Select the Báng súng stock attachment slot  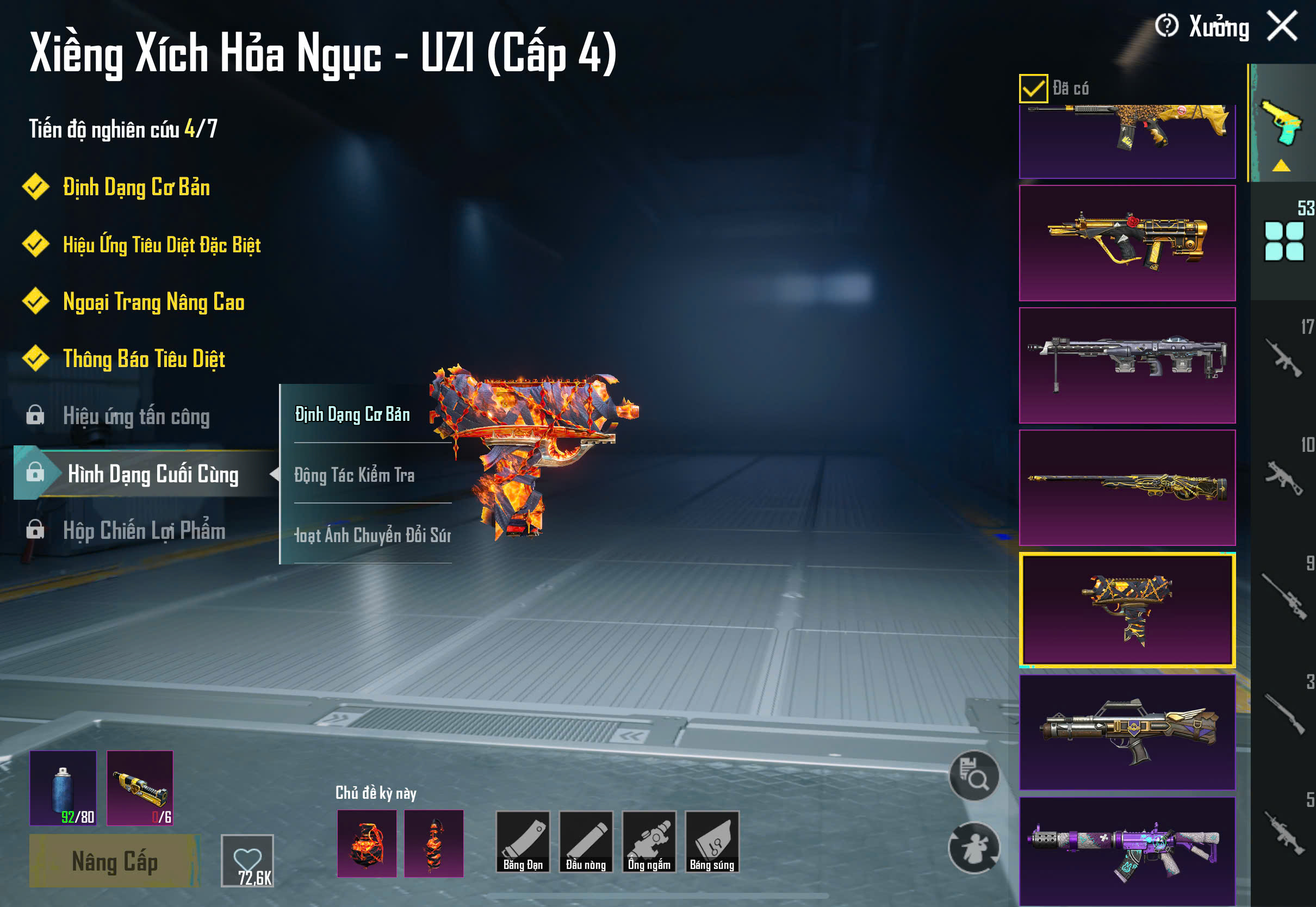pos(712,842)
